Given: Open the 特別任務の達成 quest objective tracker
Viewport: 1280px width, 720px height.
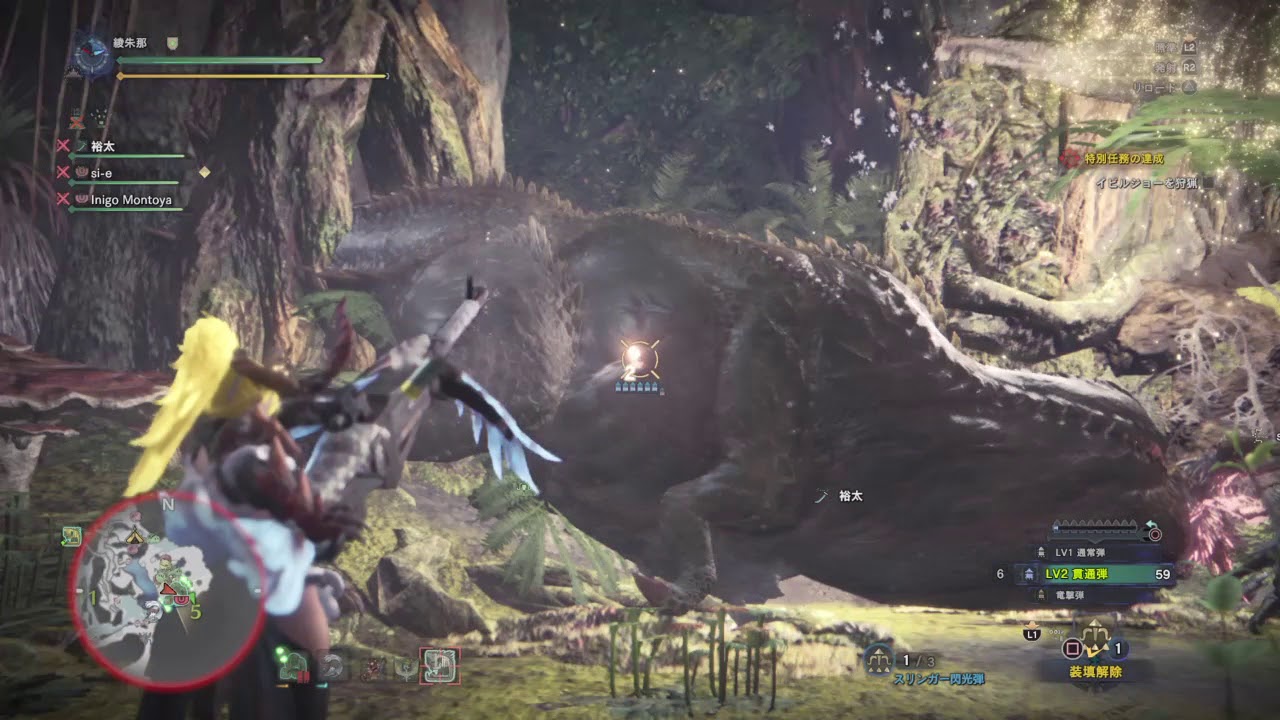Looking at the screenshot, I should tap(1125, 159).
